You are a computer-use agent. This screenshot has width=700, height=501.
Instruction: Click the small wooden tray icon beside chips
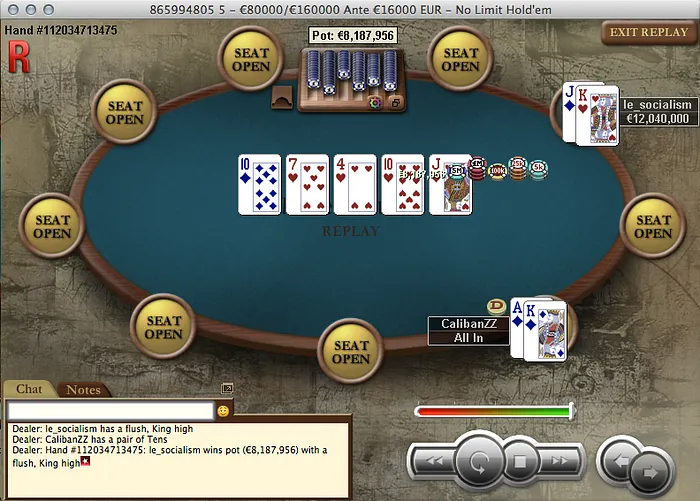click(x=282, y=97)
